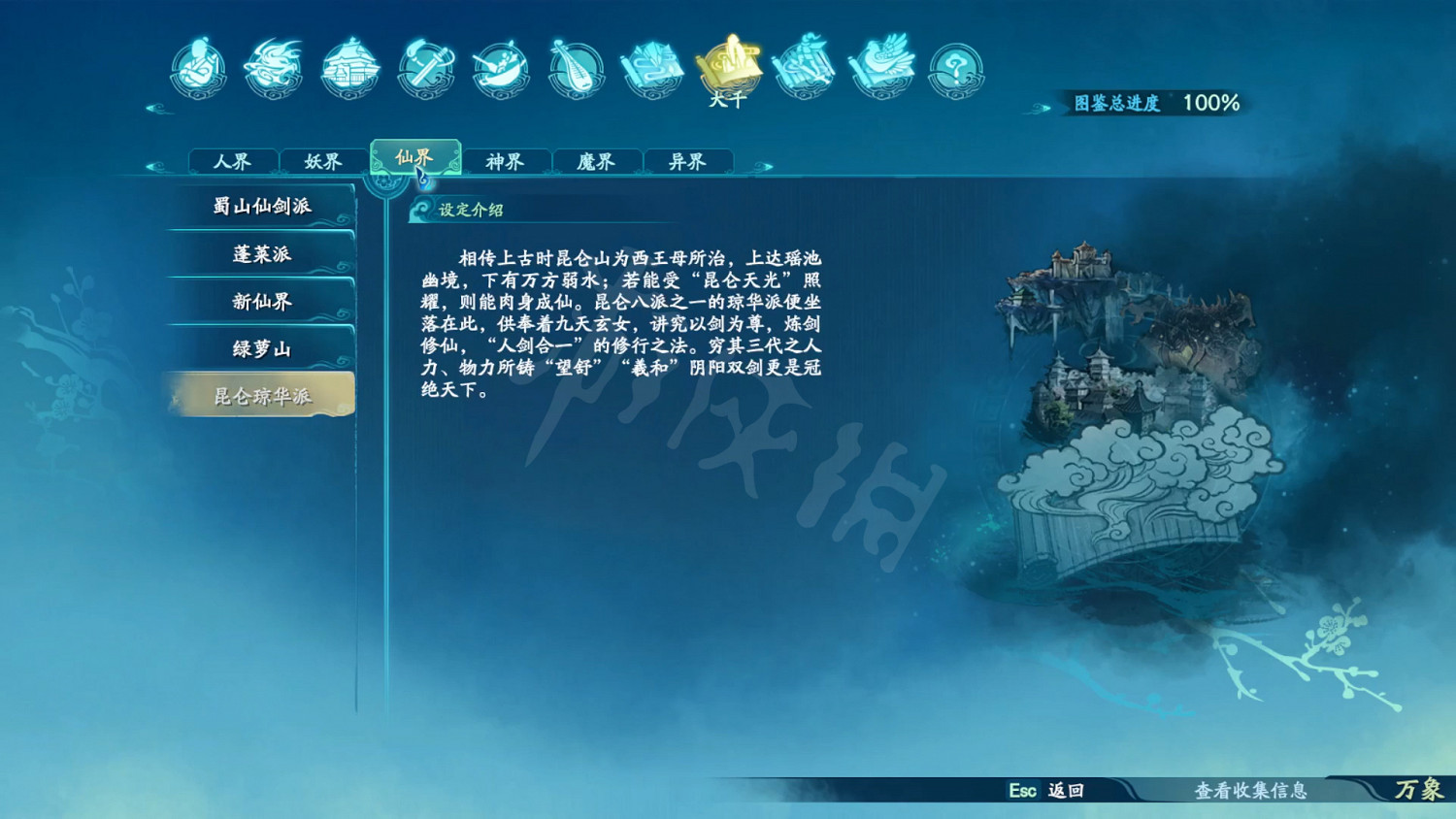Screen dimensions: 1456x819
Task: Select 蜀山仙剑派 in the faction list
Action: [260, 205]
